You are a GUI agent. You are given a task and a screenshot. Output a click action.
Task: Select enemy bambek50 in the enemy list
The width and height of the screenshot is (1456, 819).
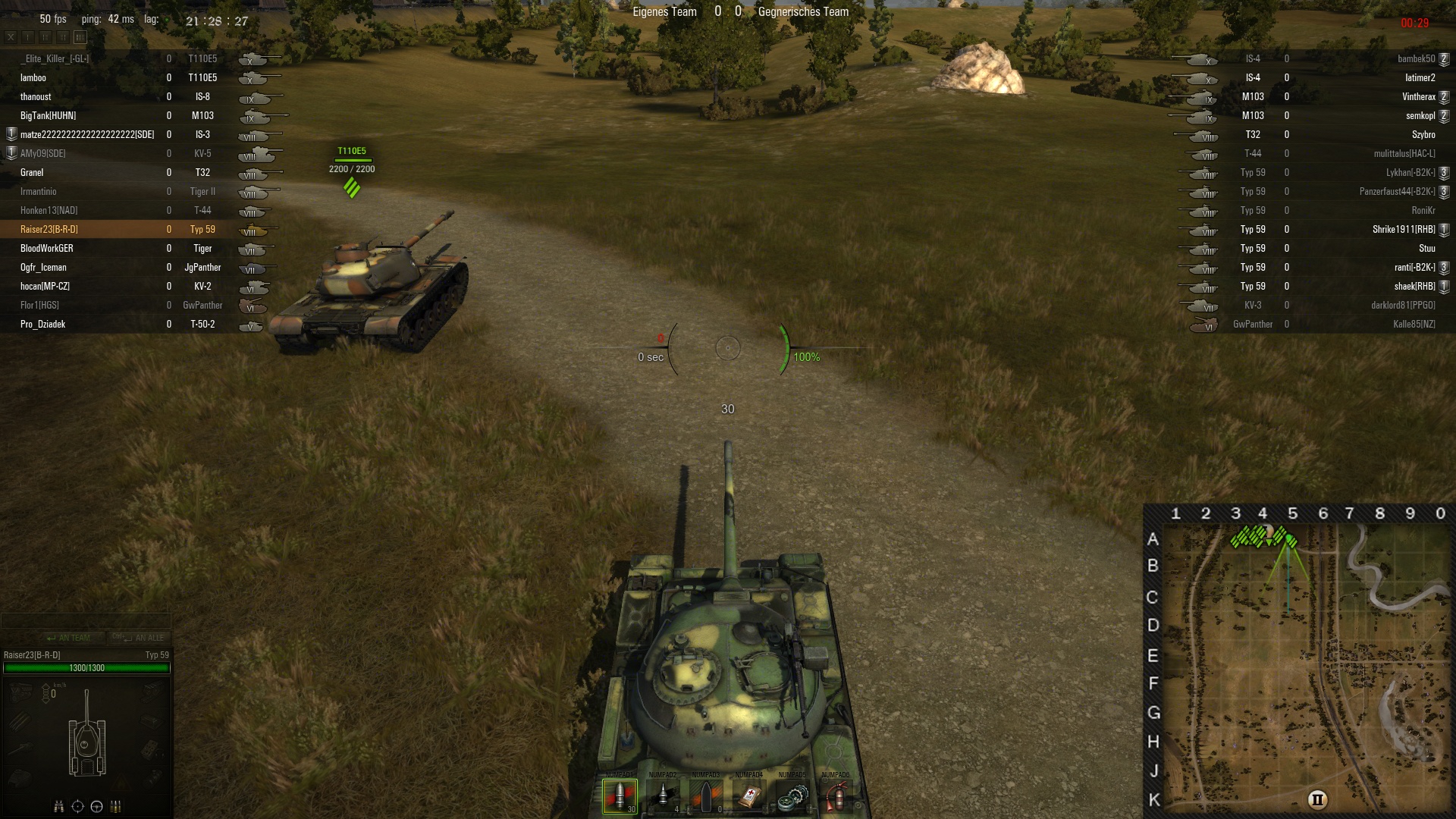tap(1416, 58)
